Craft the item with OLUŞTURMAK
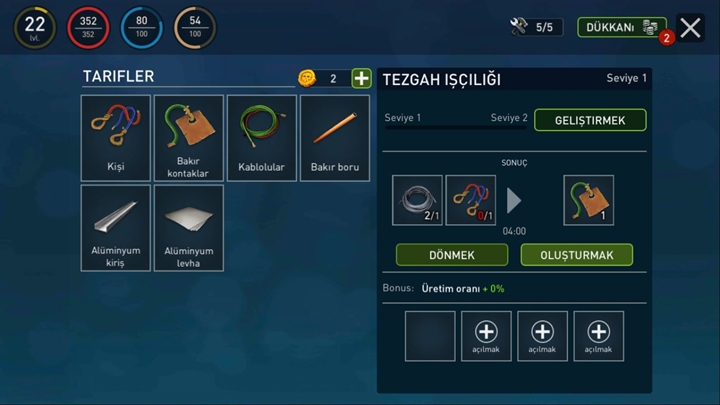The image size is (720, 405). (576, 255)
